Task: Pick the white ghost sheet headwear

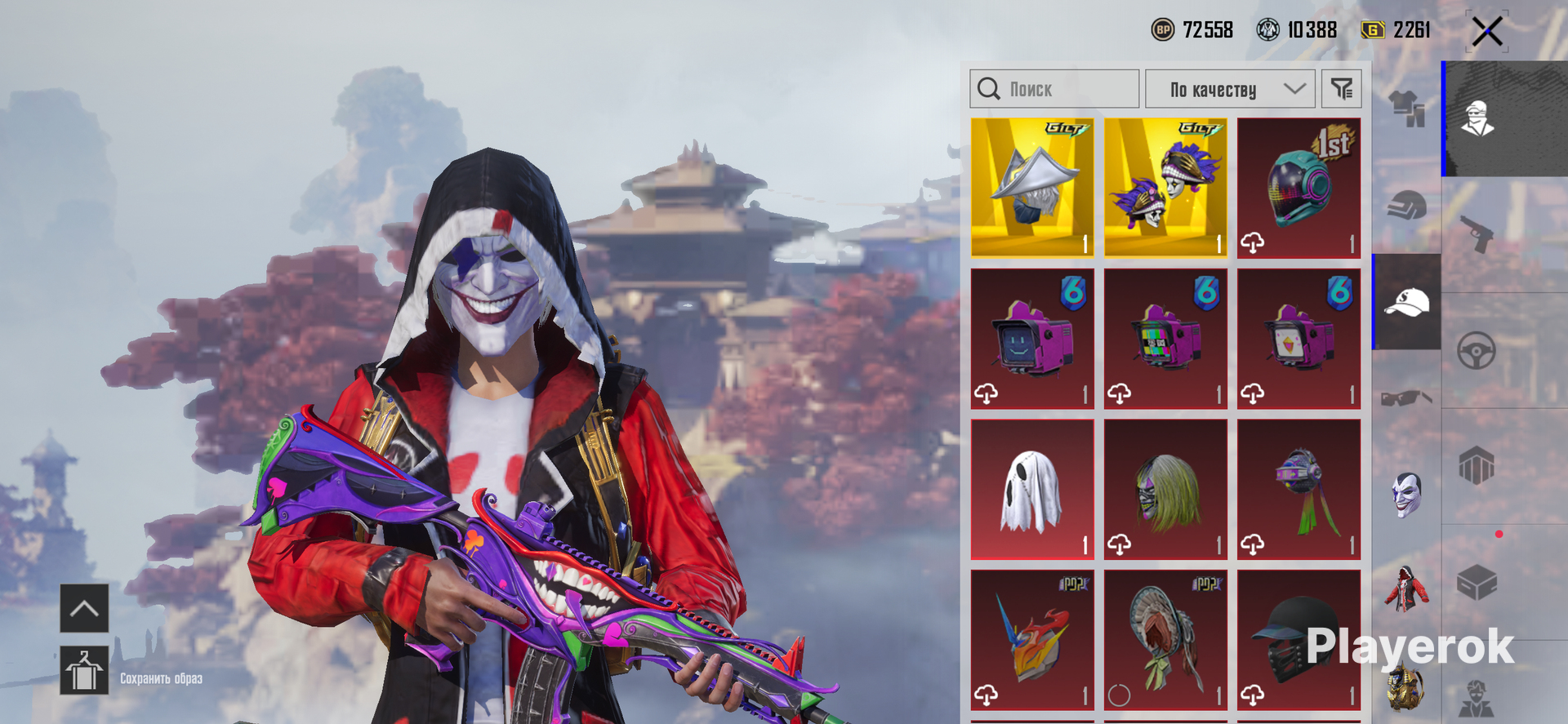Action: 1032,490
